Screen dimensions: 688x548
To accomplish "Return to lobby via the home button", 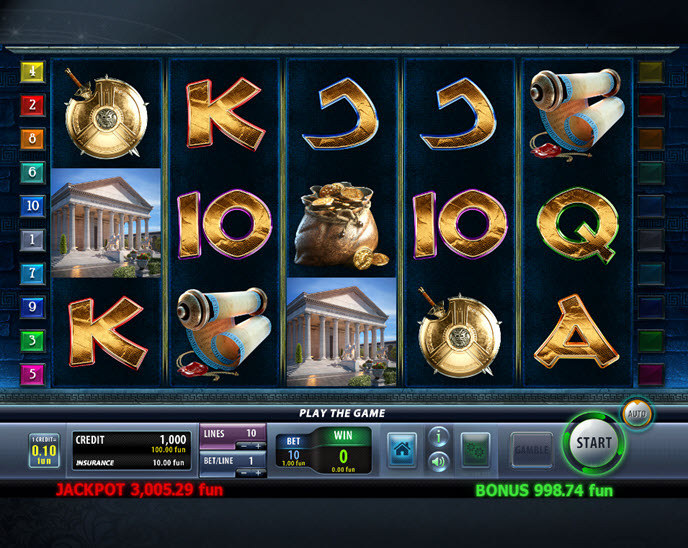I will 402,449.
